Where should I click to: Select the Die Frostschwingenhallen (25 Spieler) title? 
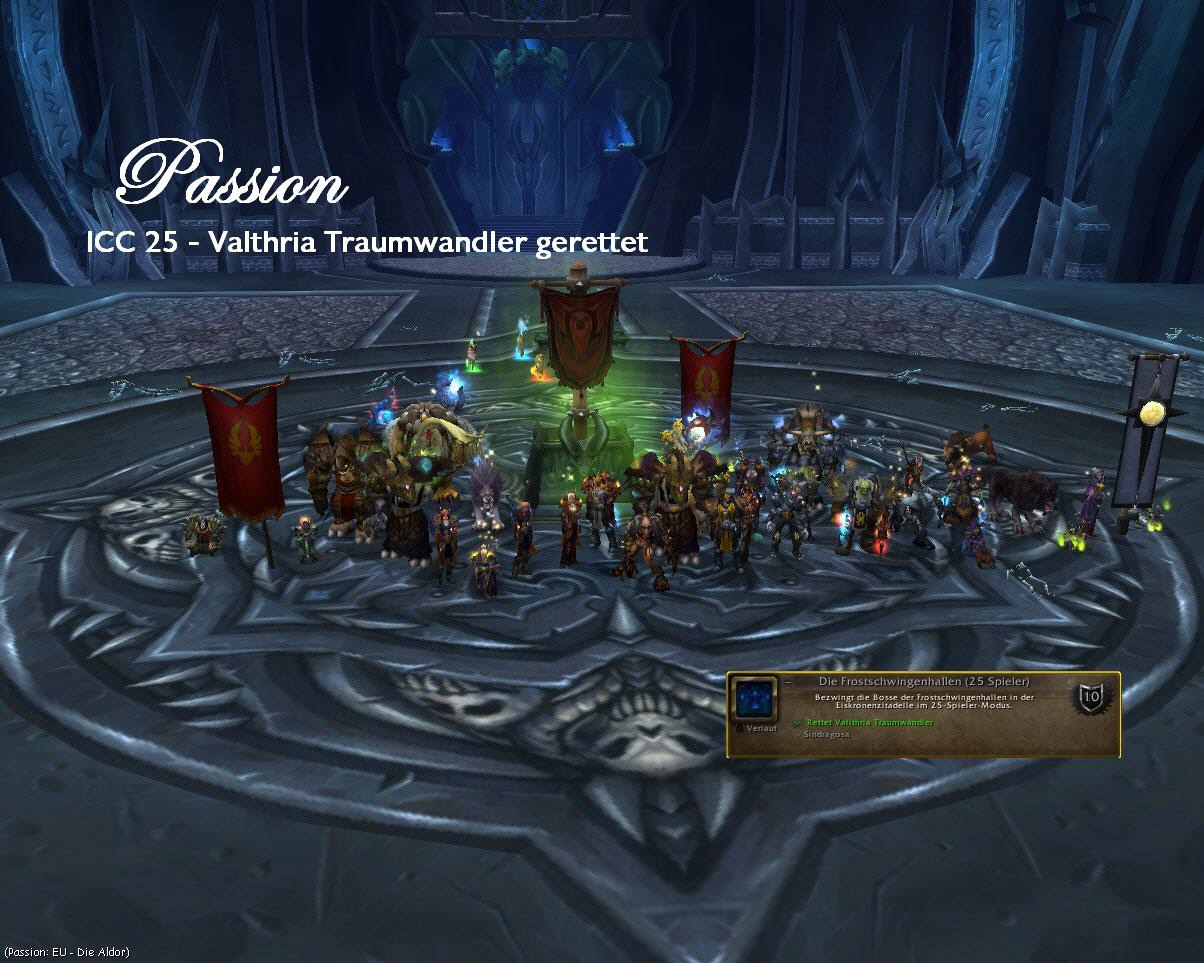[x=924, y=682]
